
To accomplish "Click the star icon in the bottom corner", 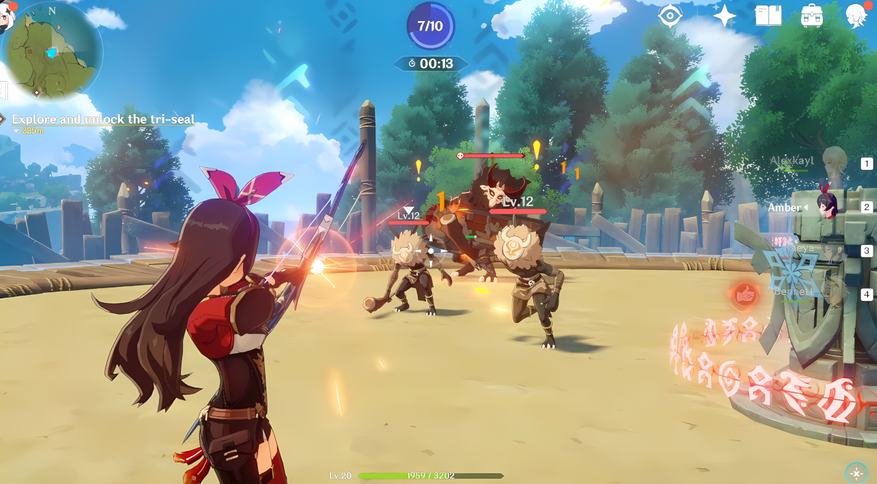I will tap(855, 471).
